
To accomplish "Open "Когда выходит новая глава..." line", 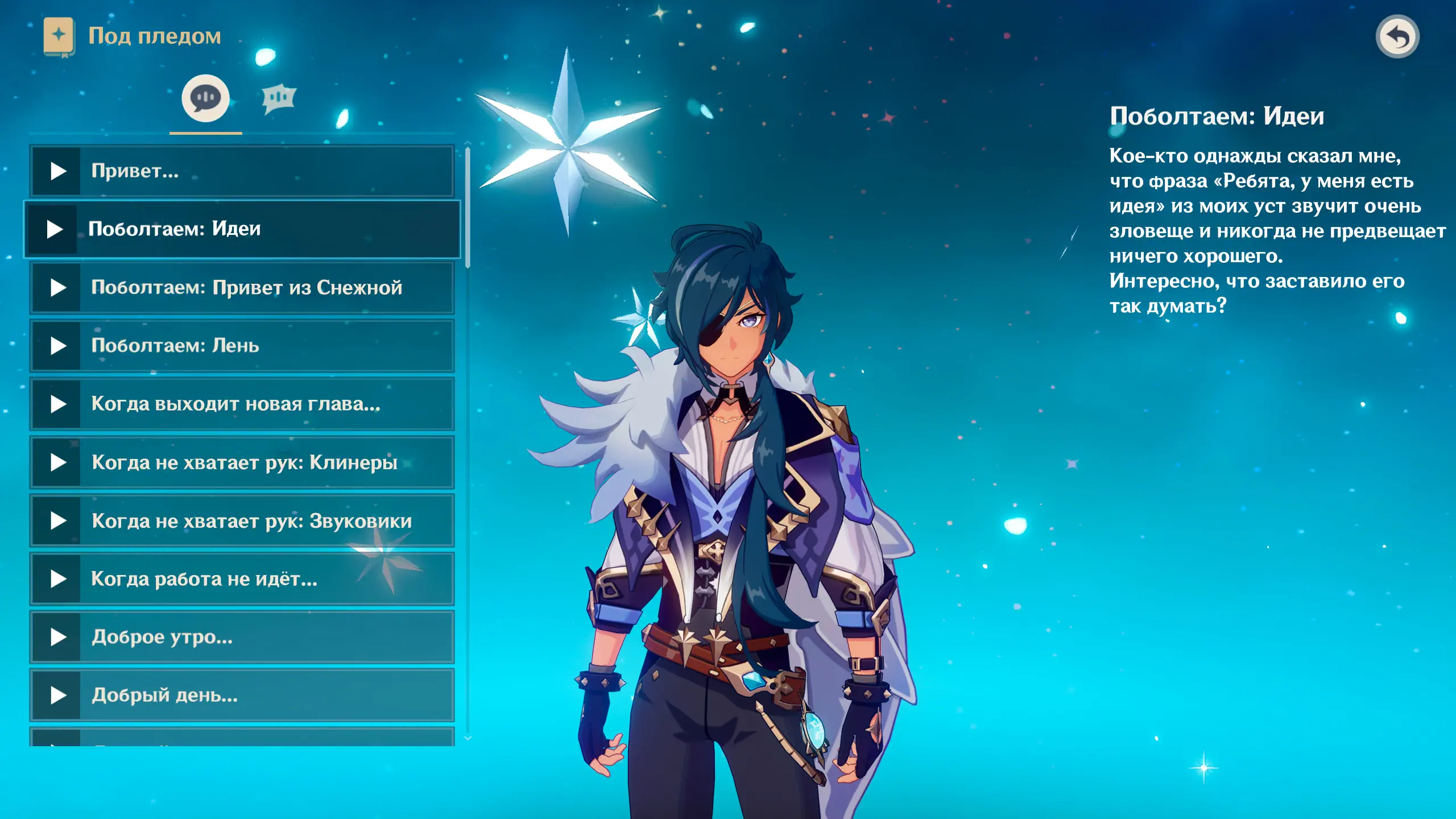I will [x=242, y=404].
